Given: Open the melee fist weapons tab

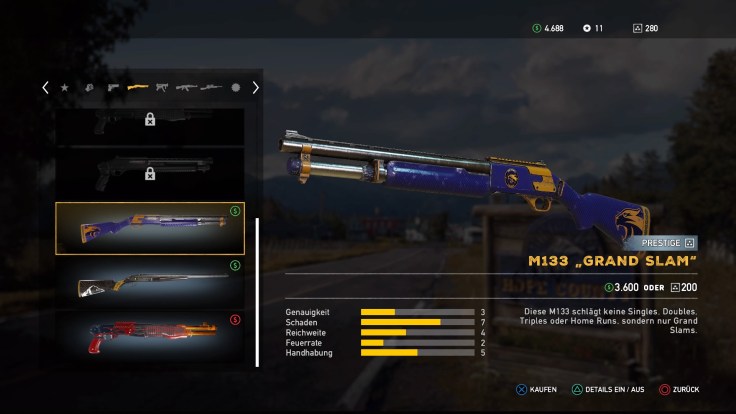Looking at the screenshot, I should pos(89,88).
